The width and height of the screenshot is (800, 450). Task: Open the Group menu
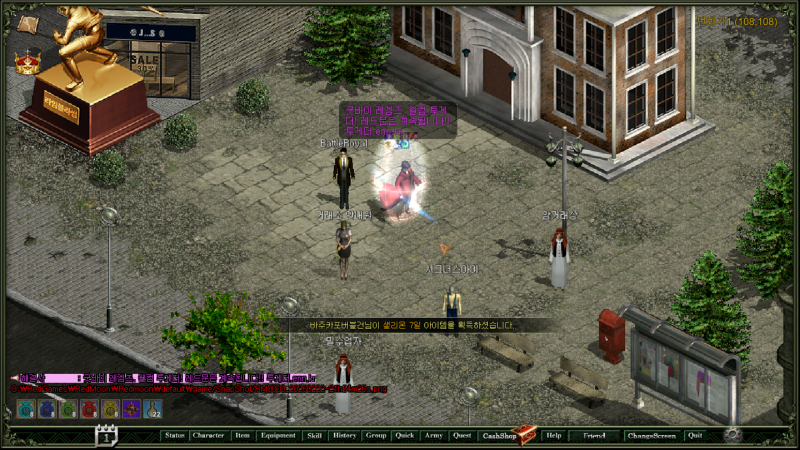click(375, 435)
